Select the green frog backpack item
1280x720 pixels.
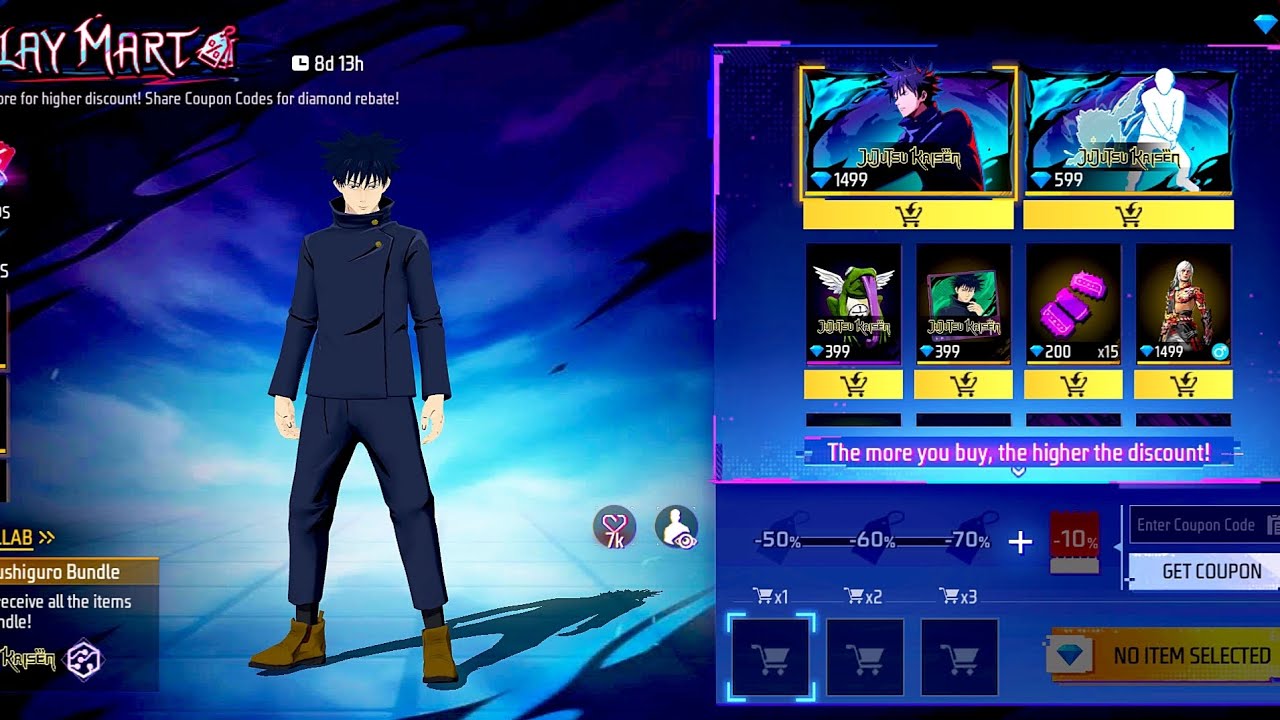pos(853,303)
